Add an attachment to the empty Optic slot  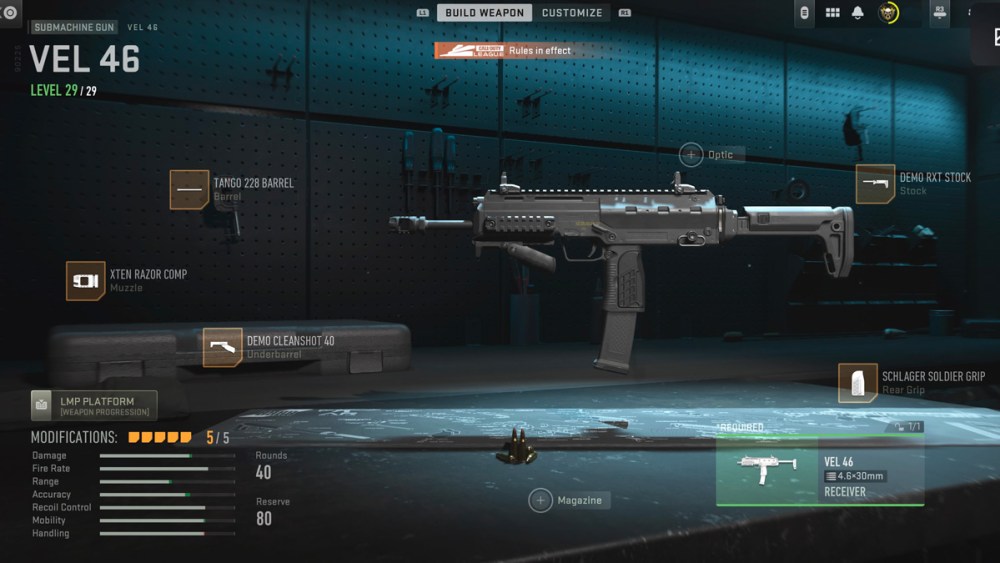(x=691, y=154)
